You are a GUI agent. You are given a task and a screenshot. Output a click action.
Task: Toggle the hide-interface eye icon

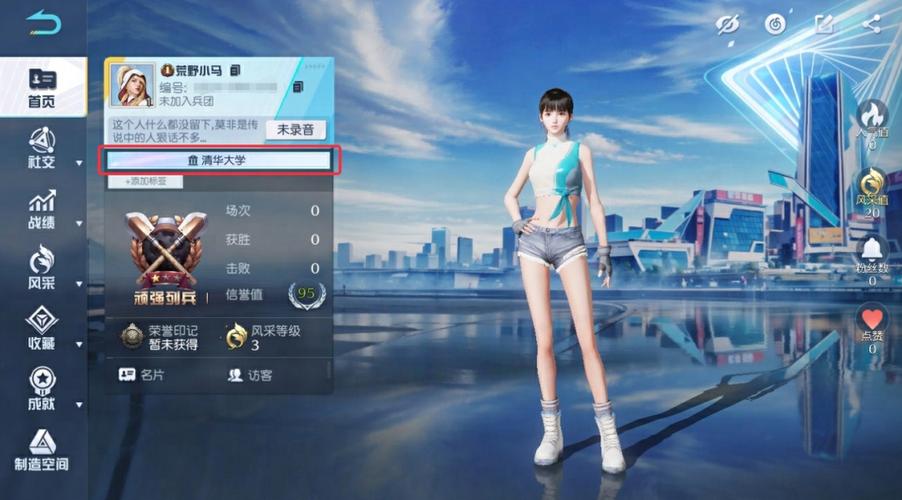(x=728, y=24)
